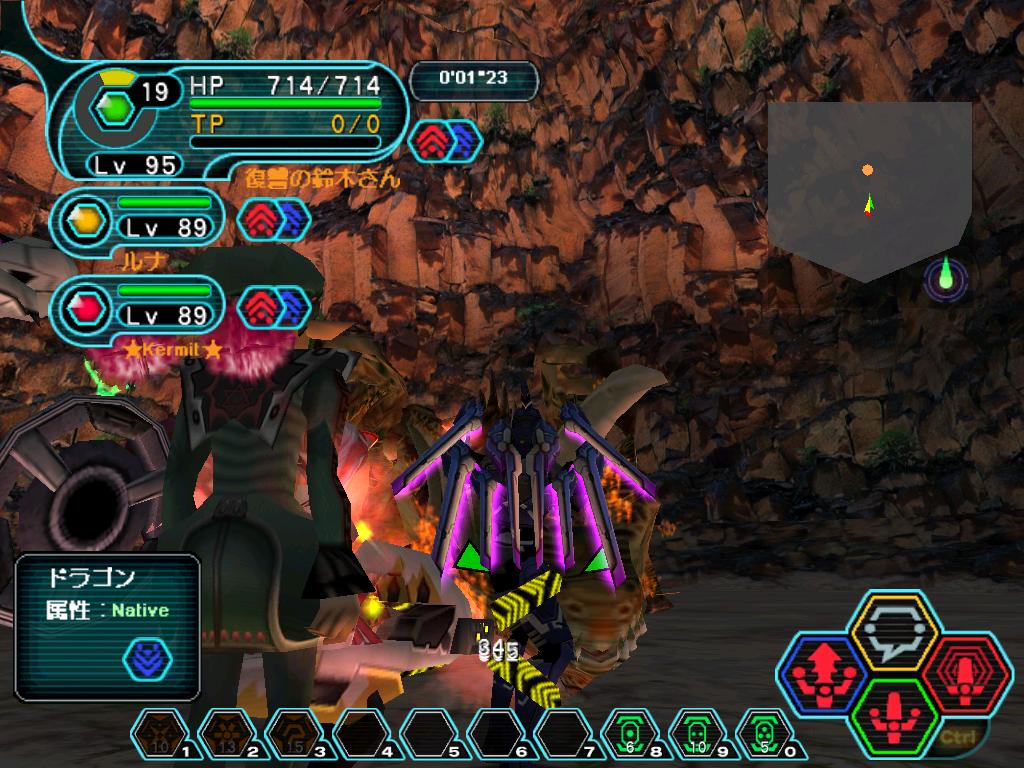The image size is (1024, 768).
Task: Select quick-bar slot 1 item
Action: pos(160,737)
